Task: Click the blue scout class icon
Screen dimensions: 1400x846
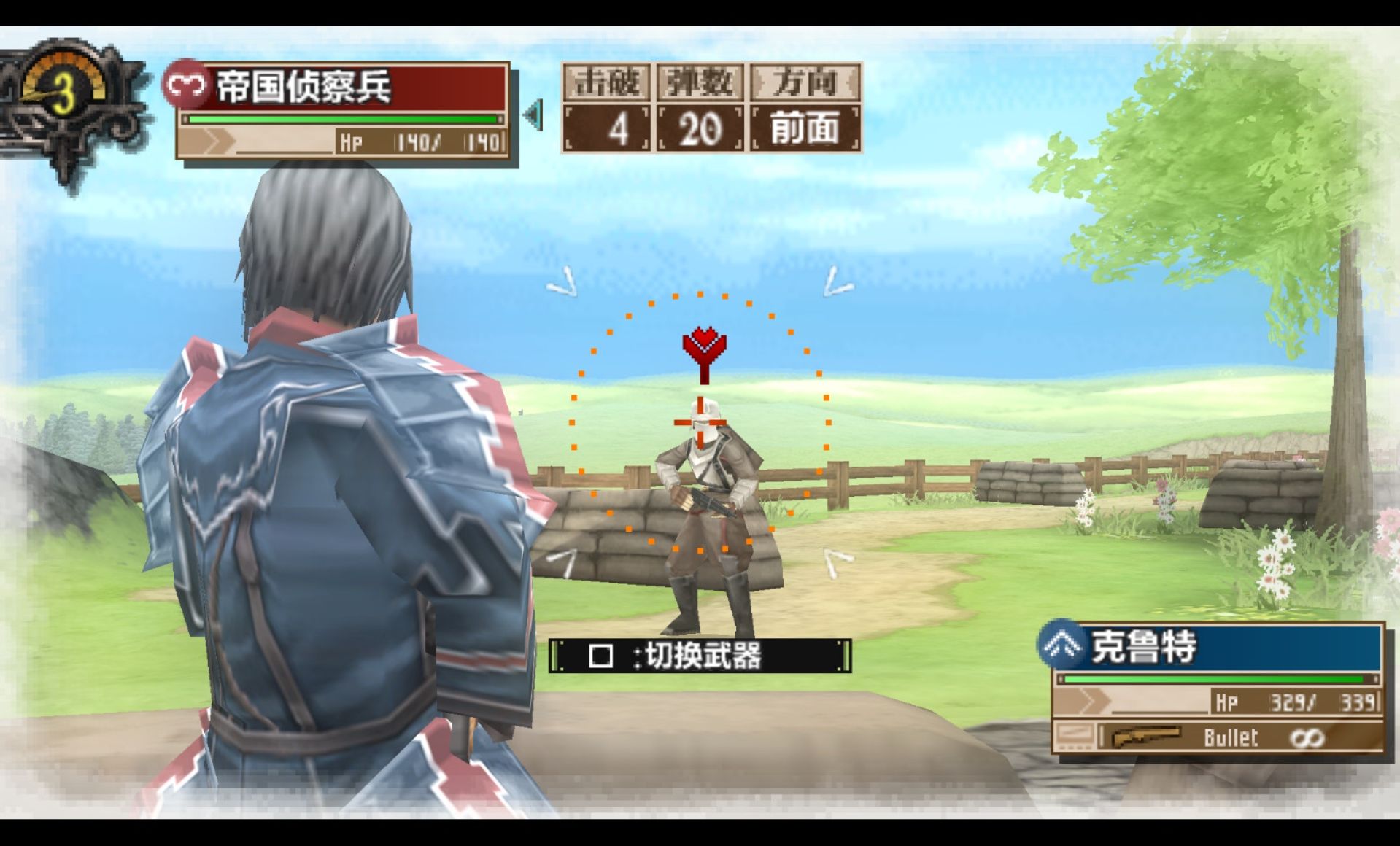Action: coord(1062,645)
